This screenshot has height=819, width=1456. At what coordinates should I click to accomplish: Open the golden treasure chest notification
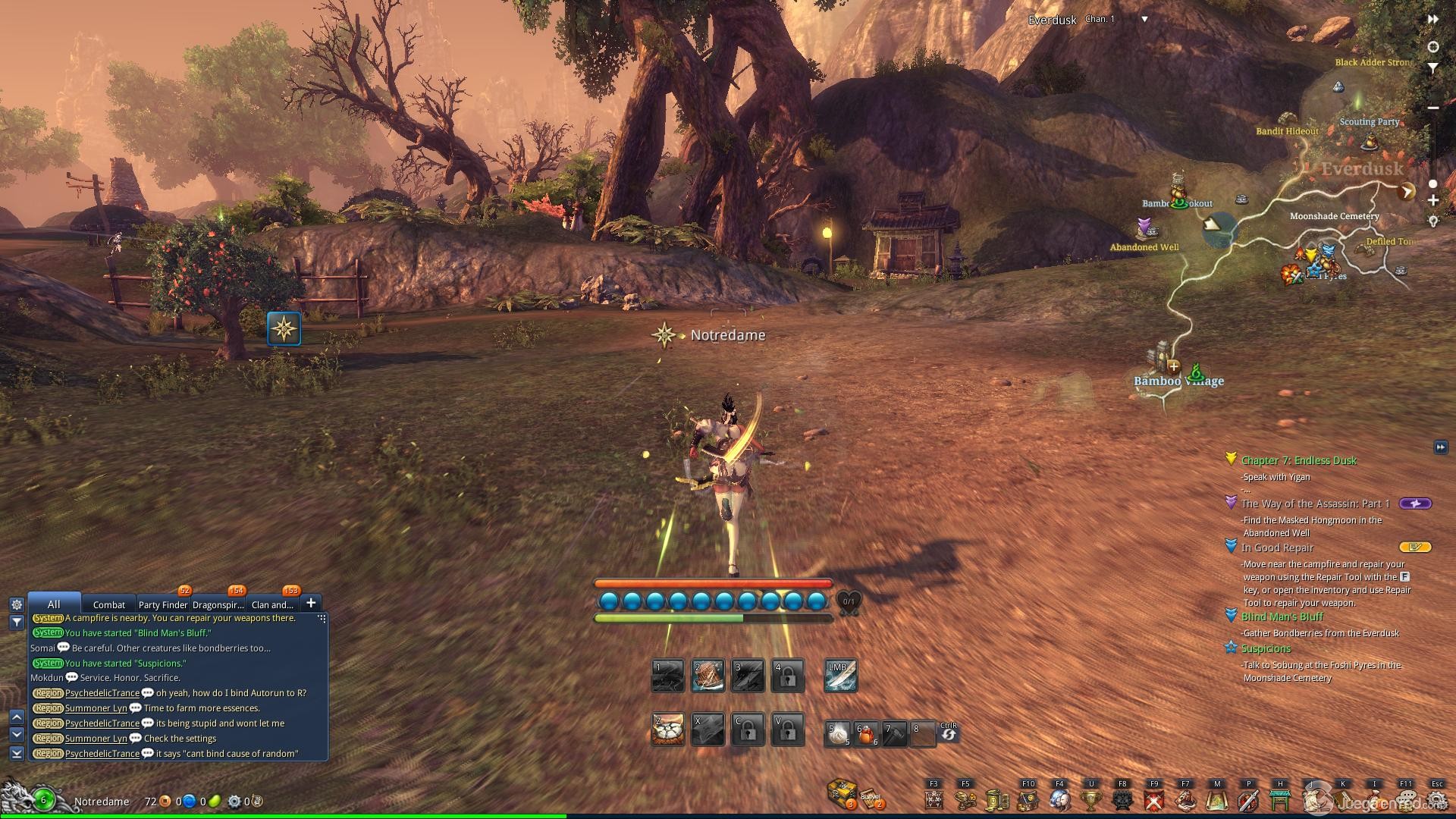842,792
